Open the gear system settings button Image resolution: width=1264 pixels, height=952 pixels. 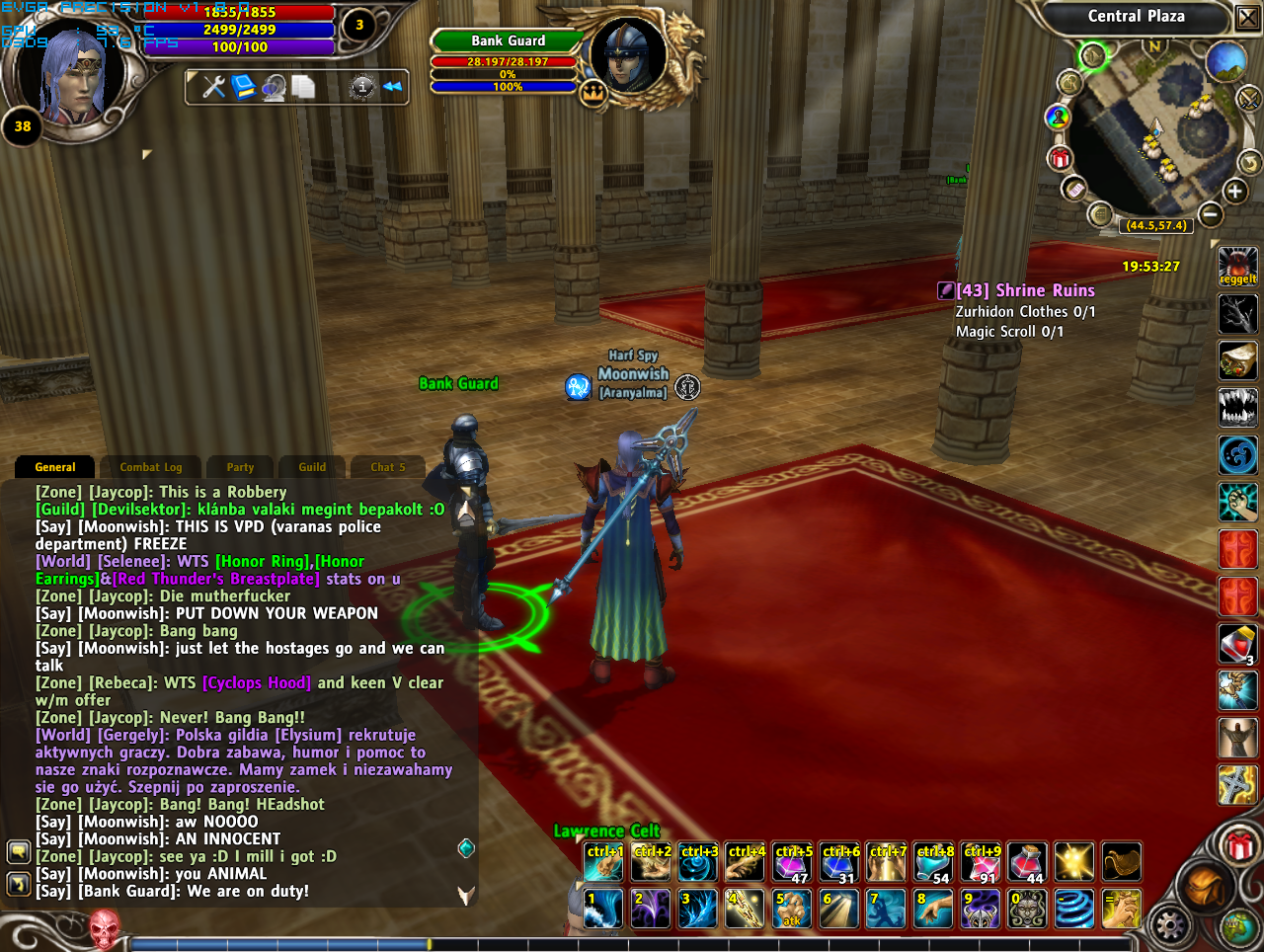1170,925
